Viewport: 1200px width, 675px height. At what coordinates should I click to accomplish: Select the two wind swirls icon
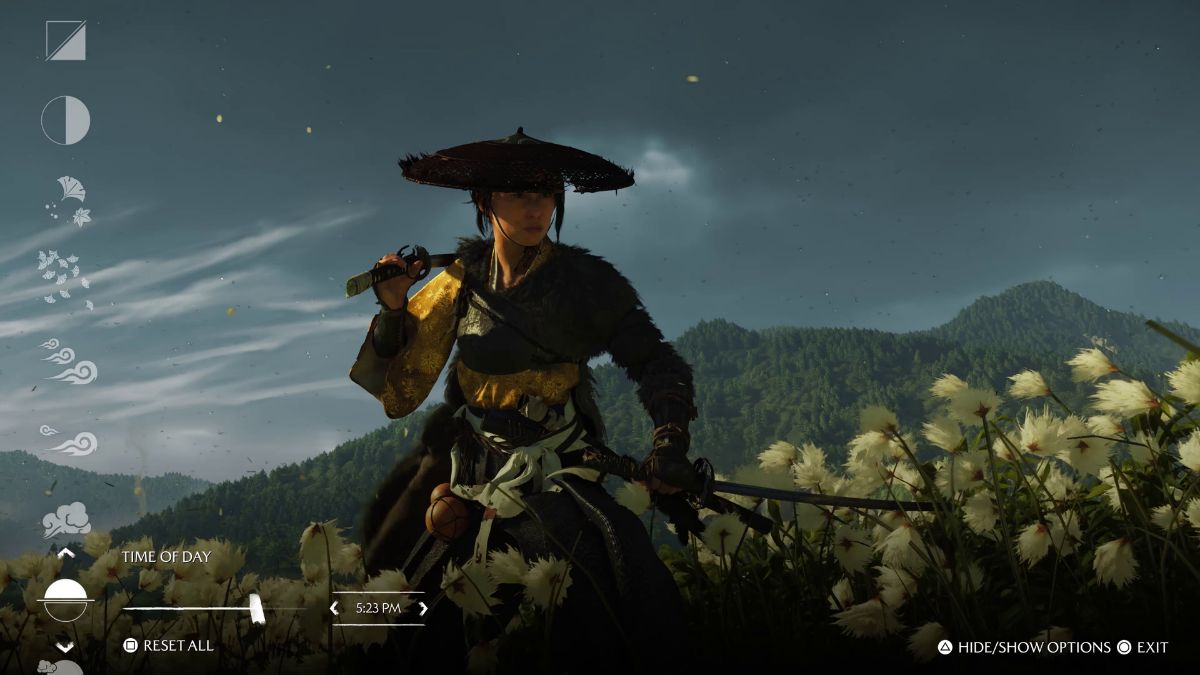(70, 441)
